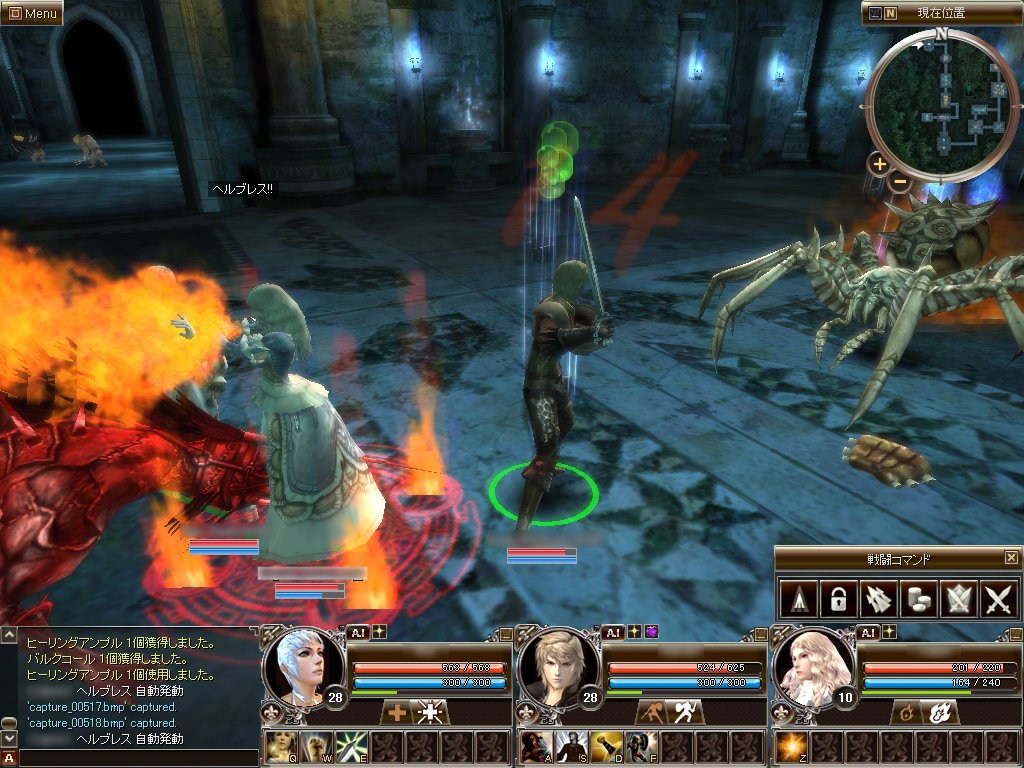Select the curly-haired level 10 character portrait
This screenshot has width=1024, height=768.
814,665
